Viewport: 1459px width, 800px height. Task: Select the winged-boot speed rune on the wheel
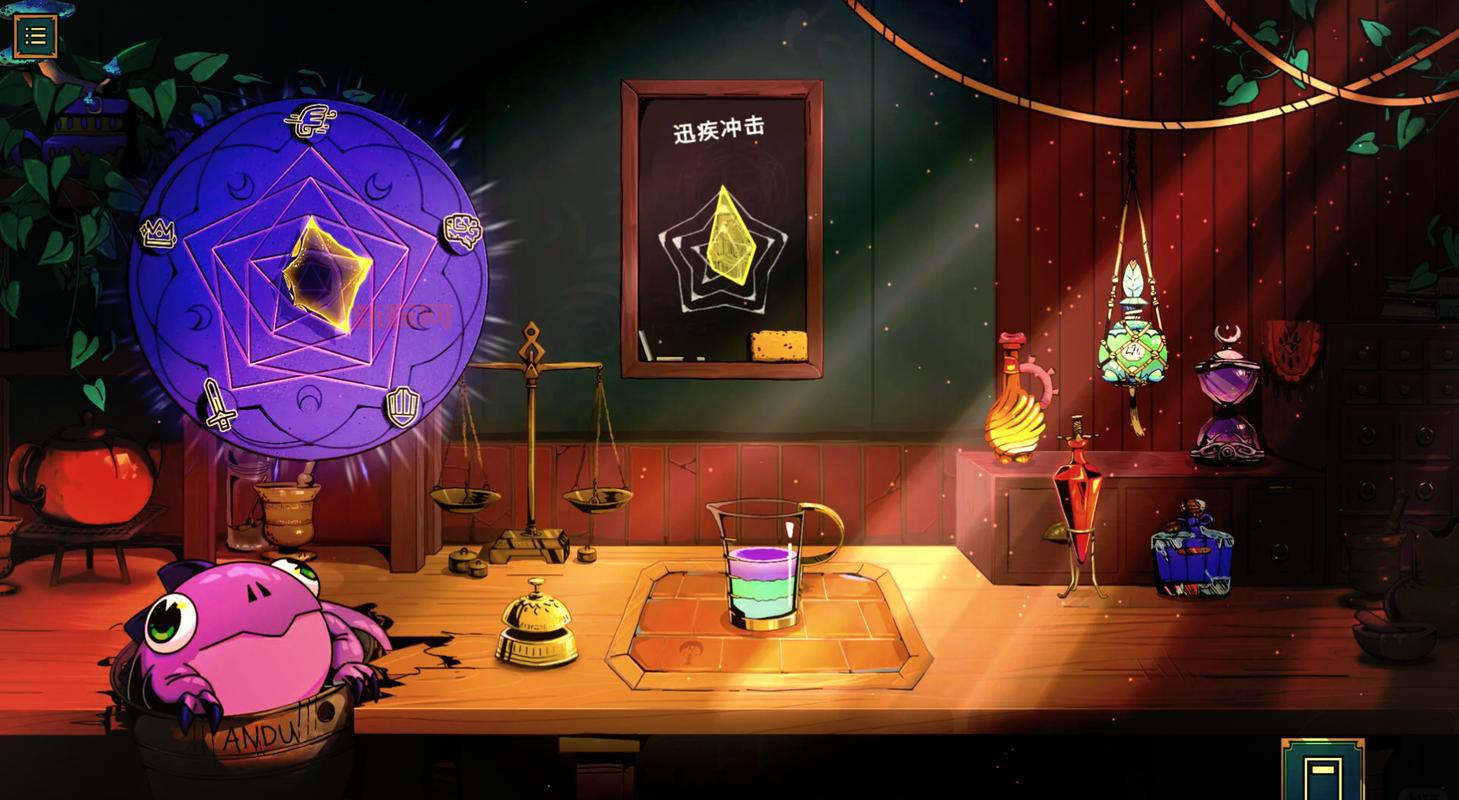[x=310, y=120]
